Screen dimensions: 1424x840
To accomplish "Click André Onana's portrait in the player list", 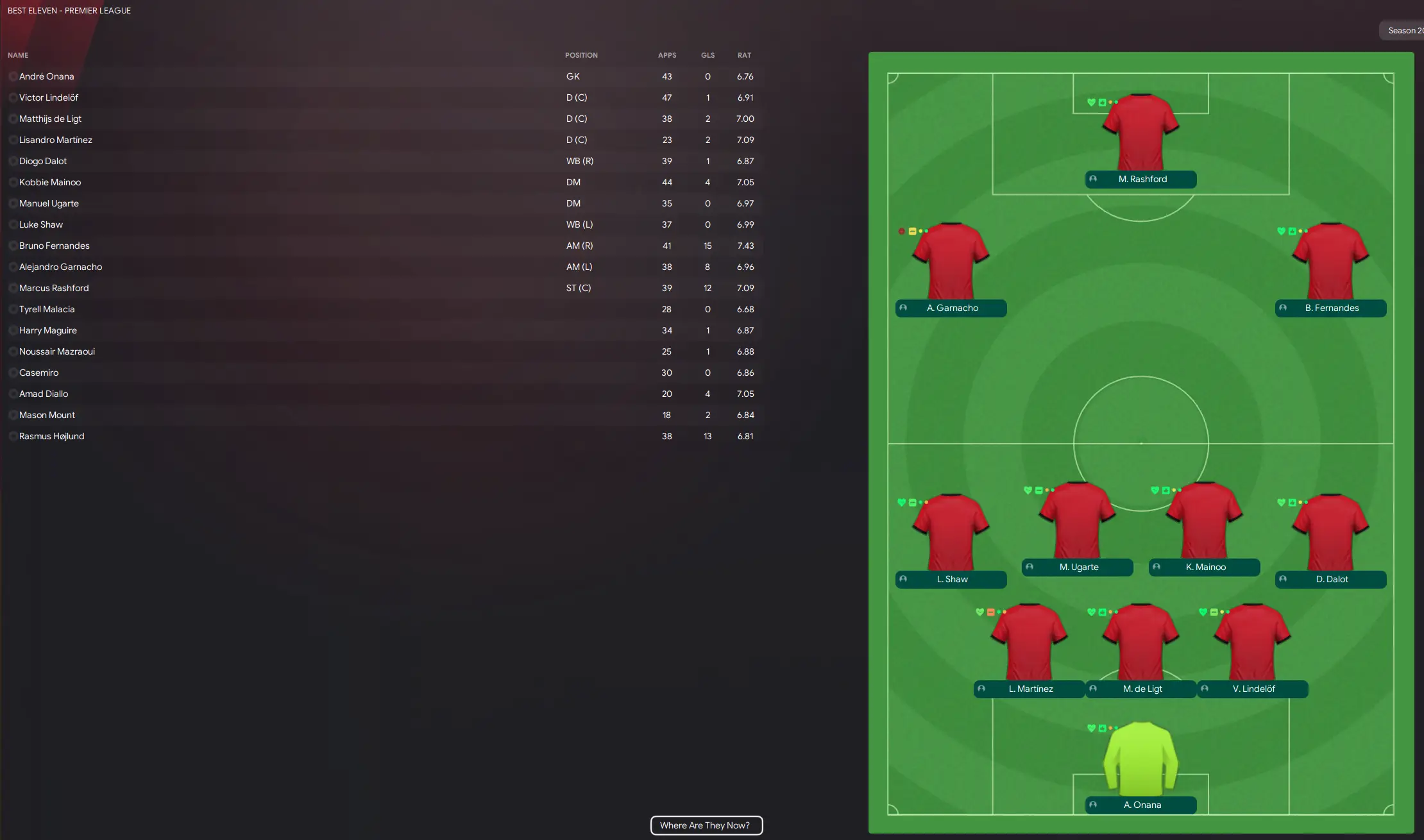I will (13, 76).
